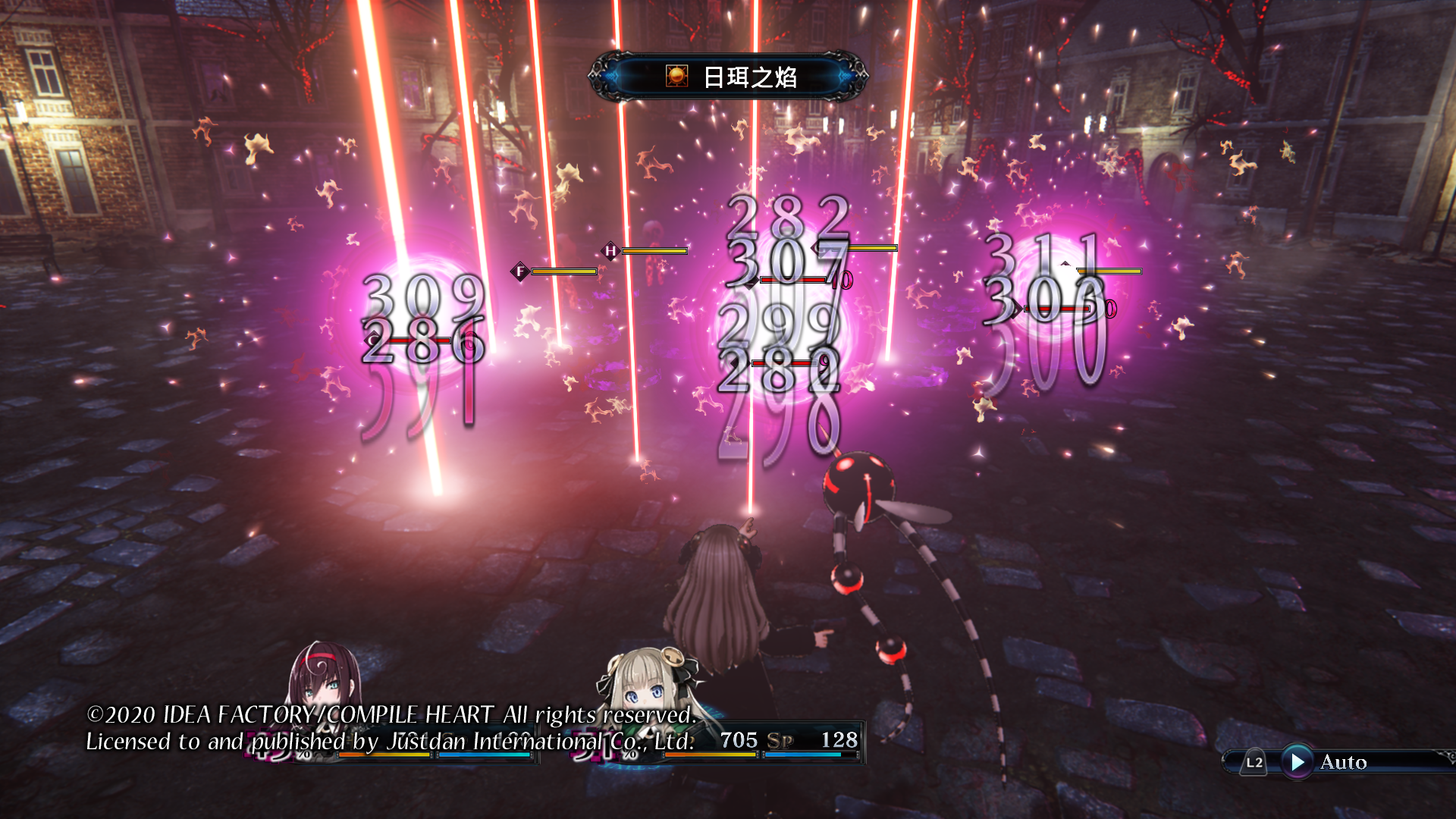Target the enemy marked with F
This screenshot has height=819, width=1456.
tap(520, 271)
